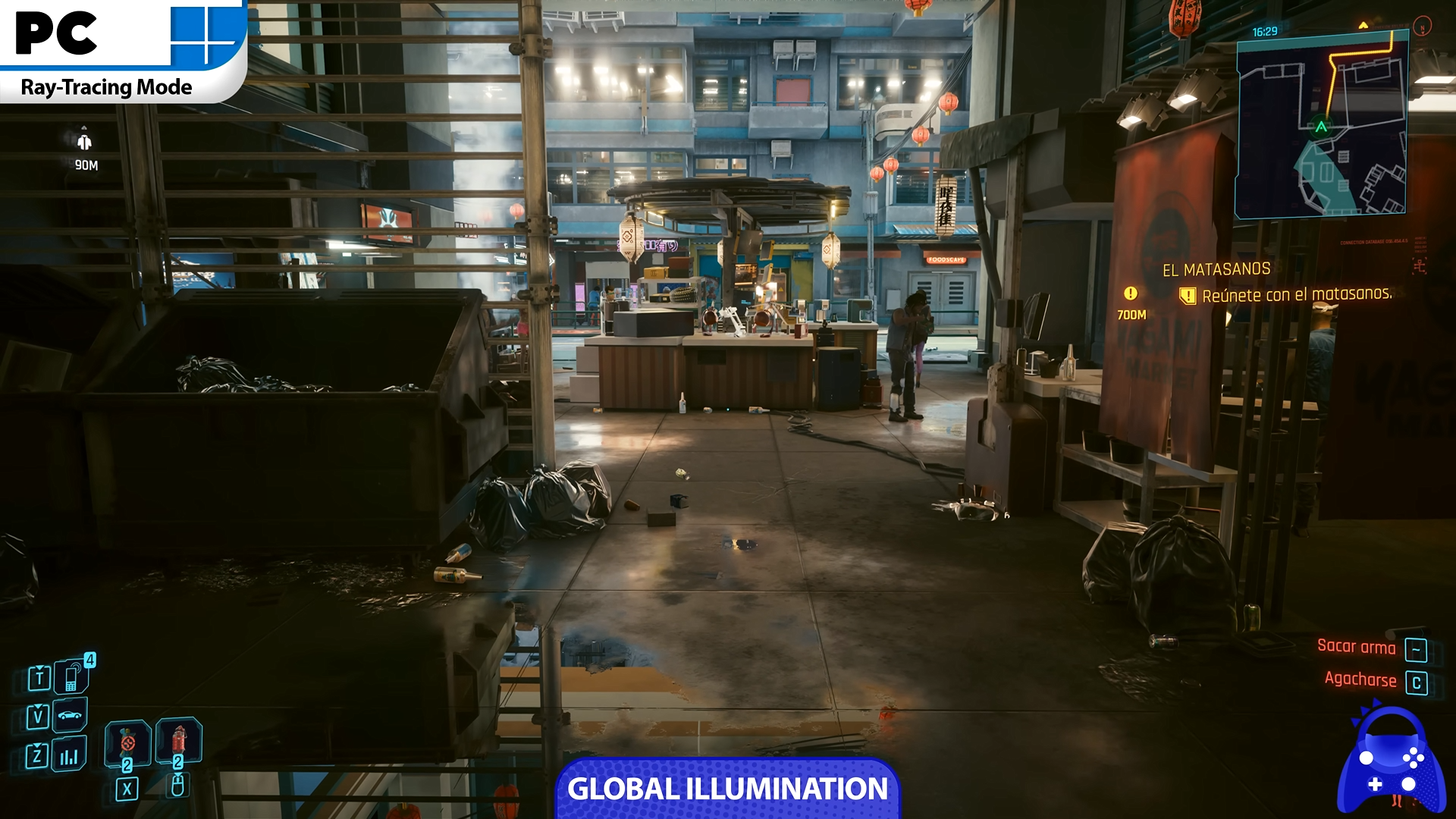
Task: Select the health inhaler consumable slot
Action: click(x=127, y=741)
